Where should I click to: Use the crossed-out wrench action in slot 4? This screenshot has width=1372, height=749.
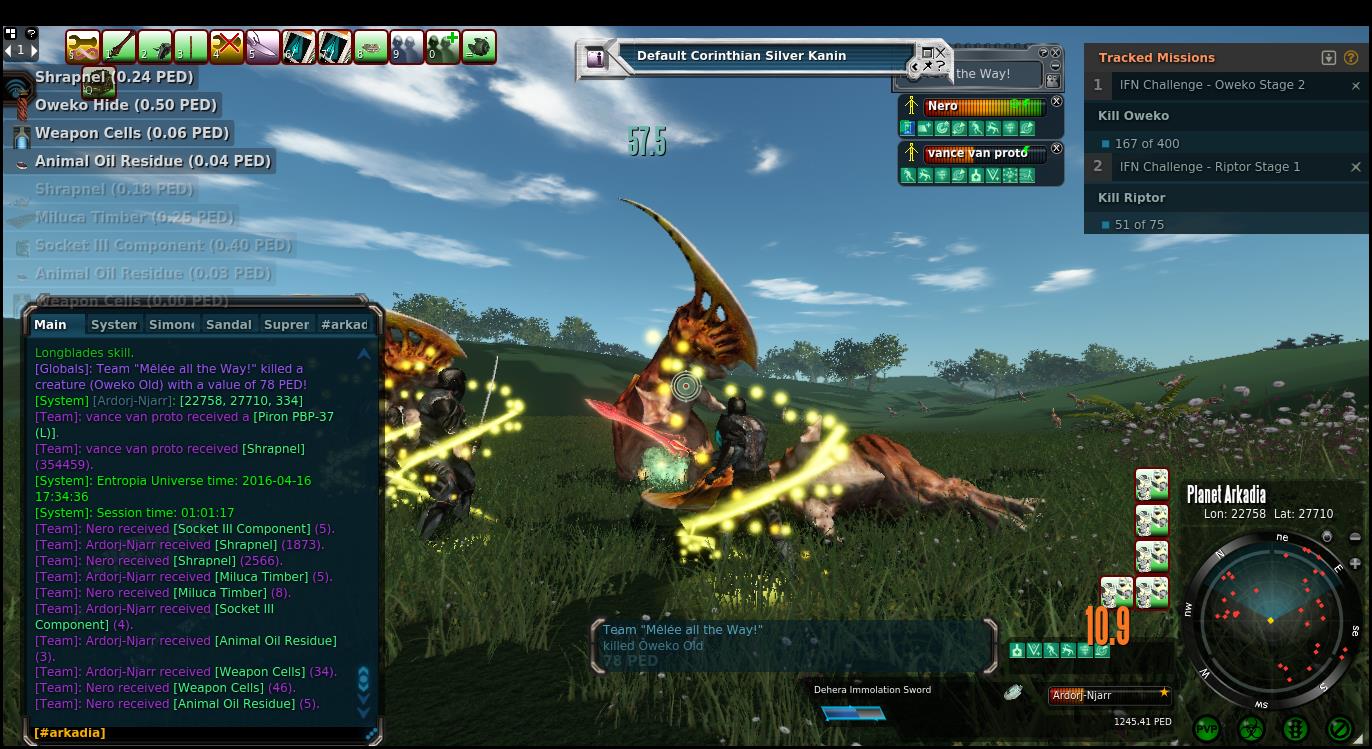(x=227, y=46)
